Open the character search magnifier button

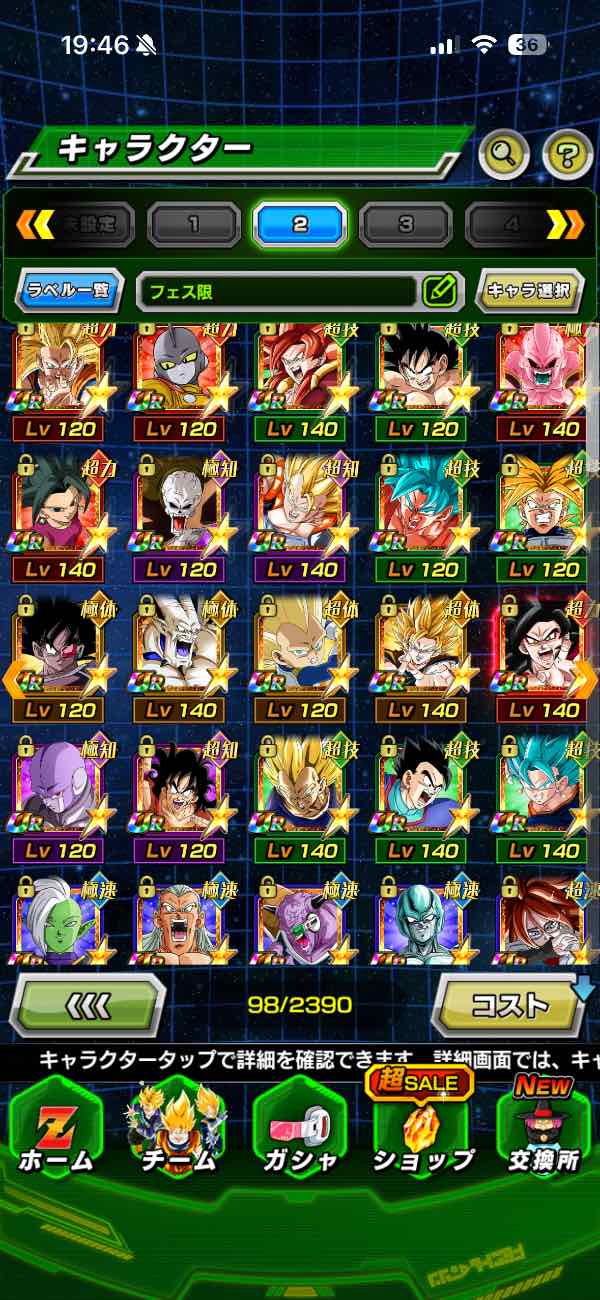(x=504, y=154)
